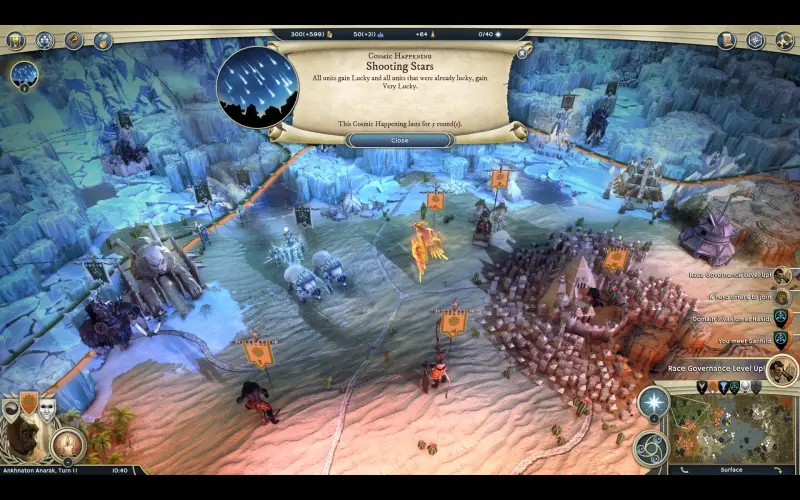Click the laurel wreath icon in top bar
800x500 pixels.
pyautogui.click(x=45, y=41)
